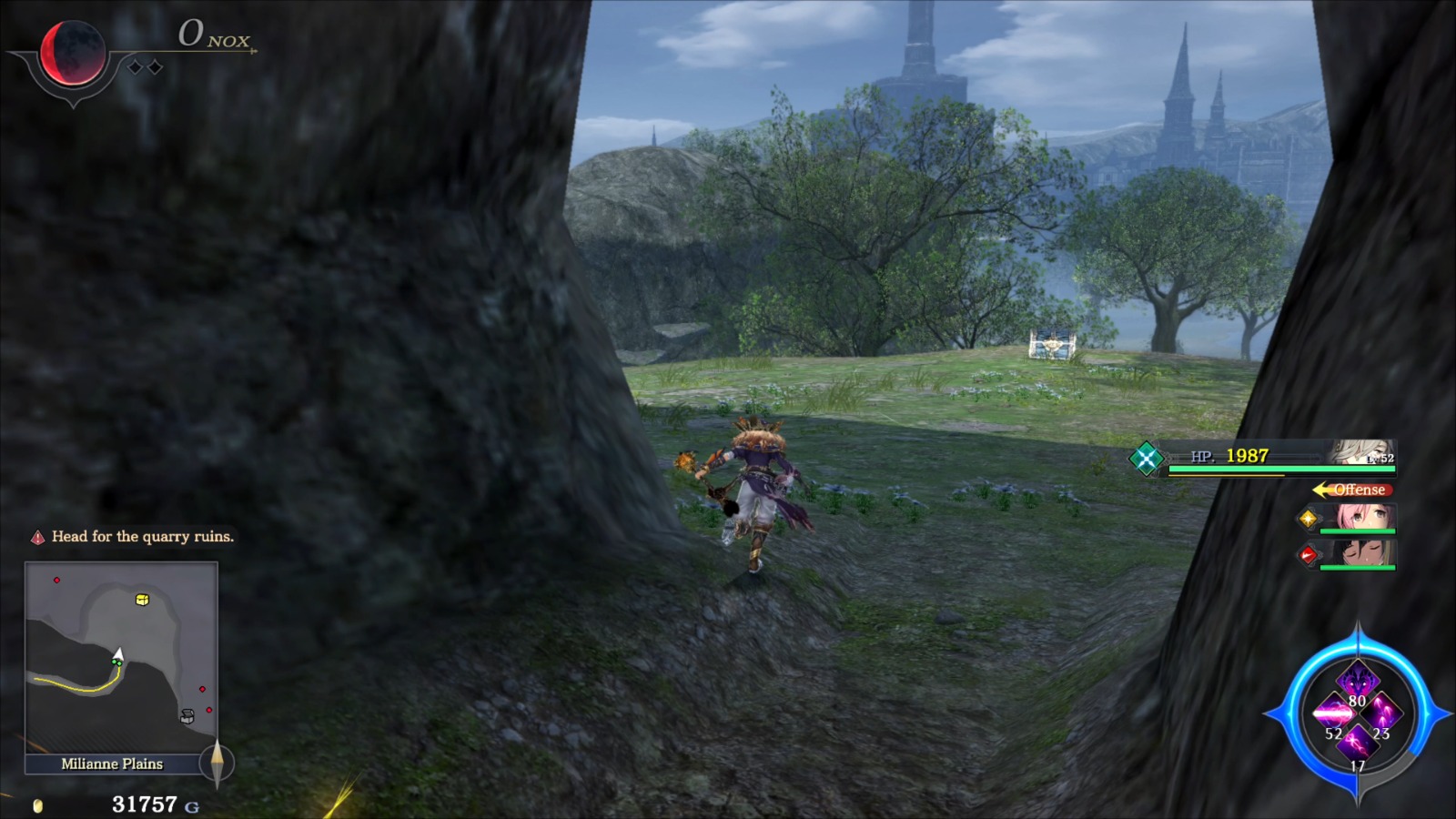The width and height of the screenshot is (1456, 819).
Task: Click the compass needle beside the minimap
Action: coord(217,762)
